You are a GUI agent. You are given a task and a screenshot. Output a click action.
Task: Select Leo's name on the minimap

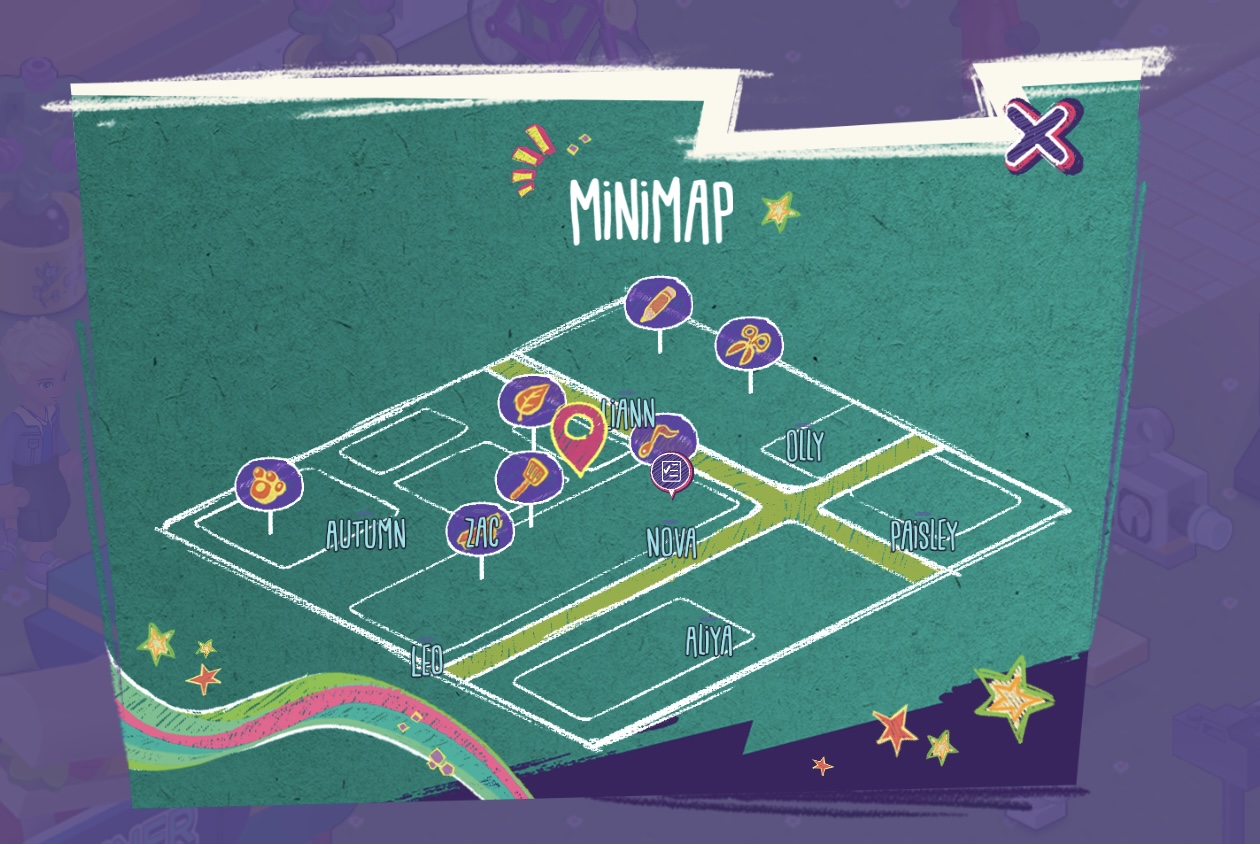coord(427,660)
